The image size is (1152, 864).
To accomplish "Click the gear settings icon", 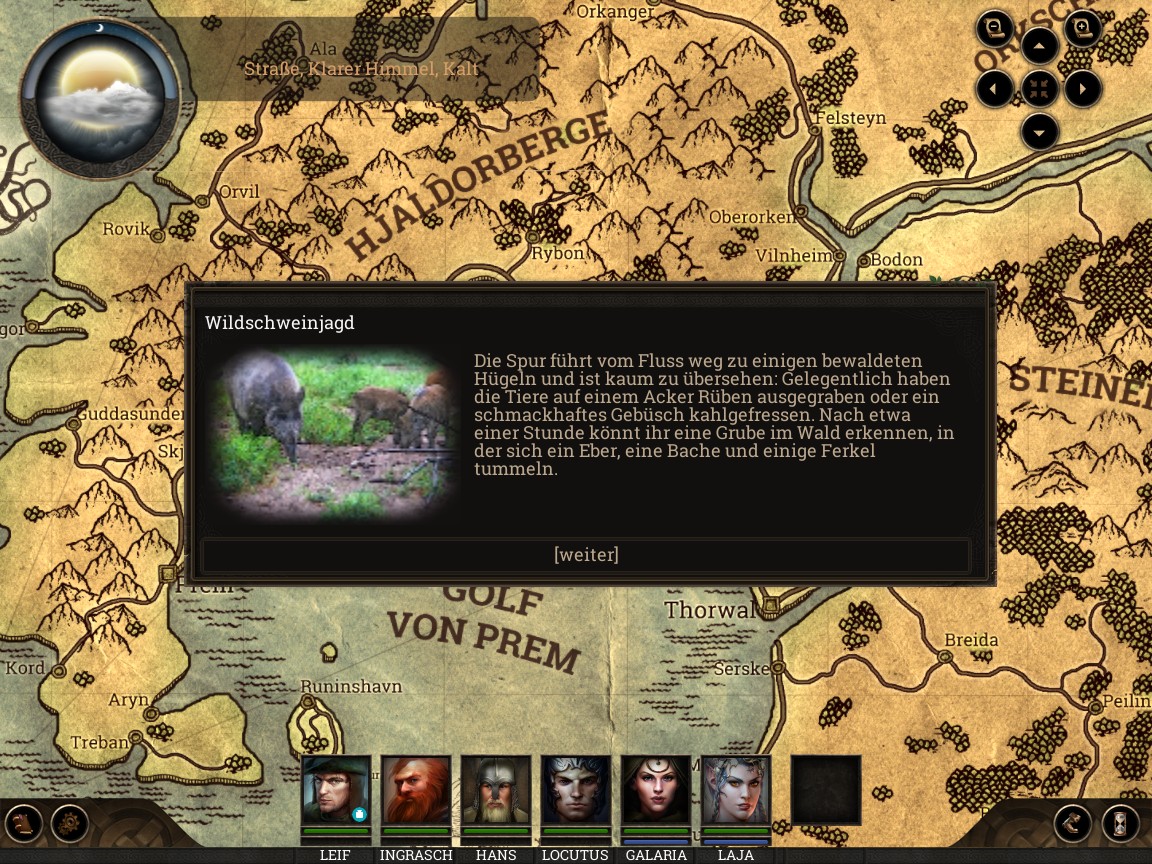I will point(70,824).
